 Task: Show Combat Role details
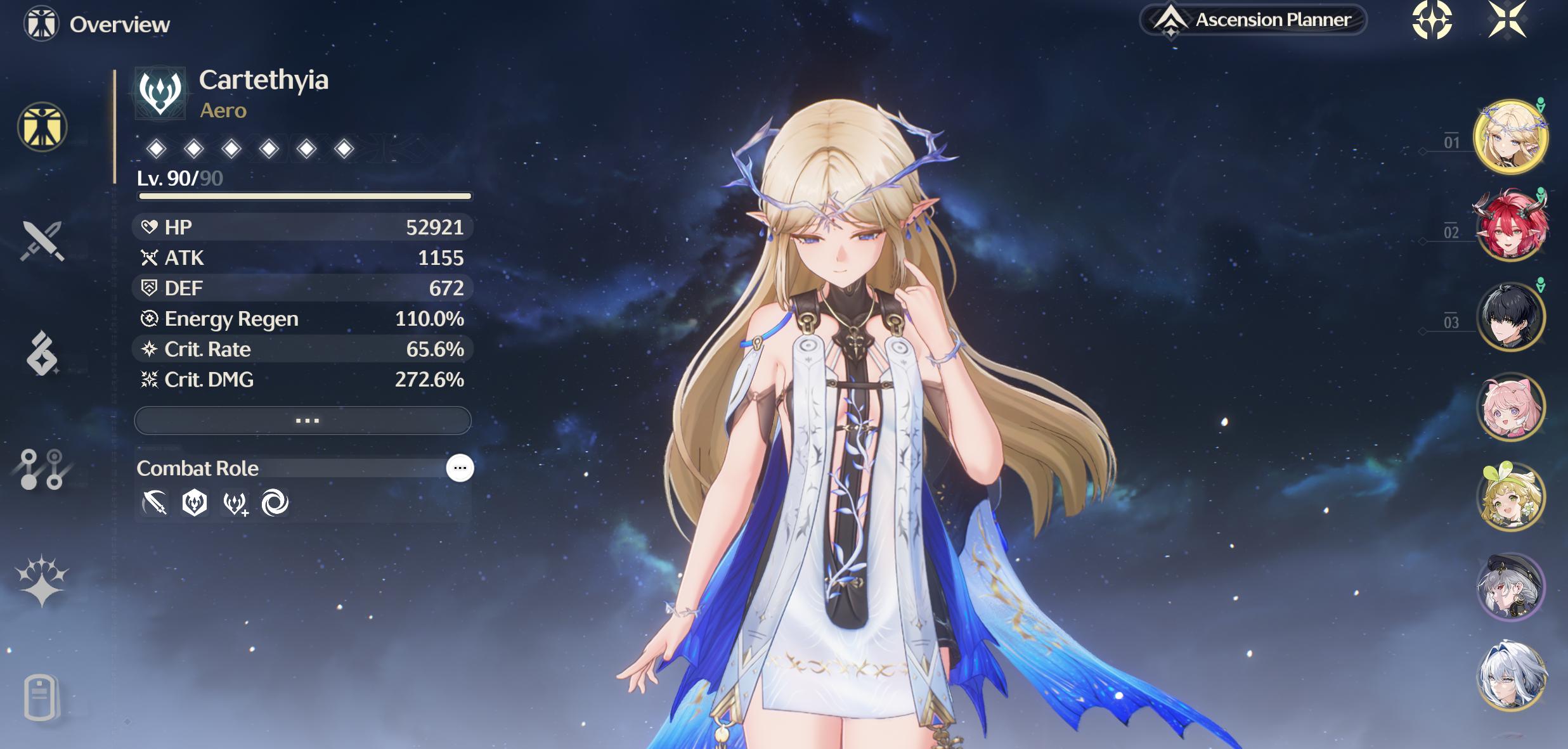coord(460,468)
